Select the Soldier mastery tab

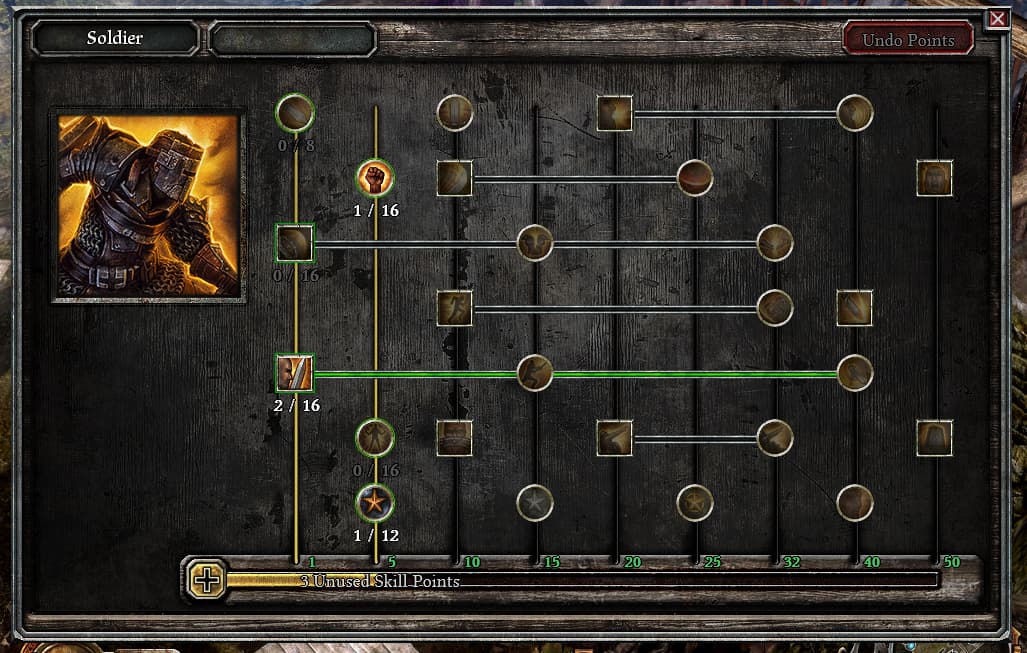pos(115,38)
